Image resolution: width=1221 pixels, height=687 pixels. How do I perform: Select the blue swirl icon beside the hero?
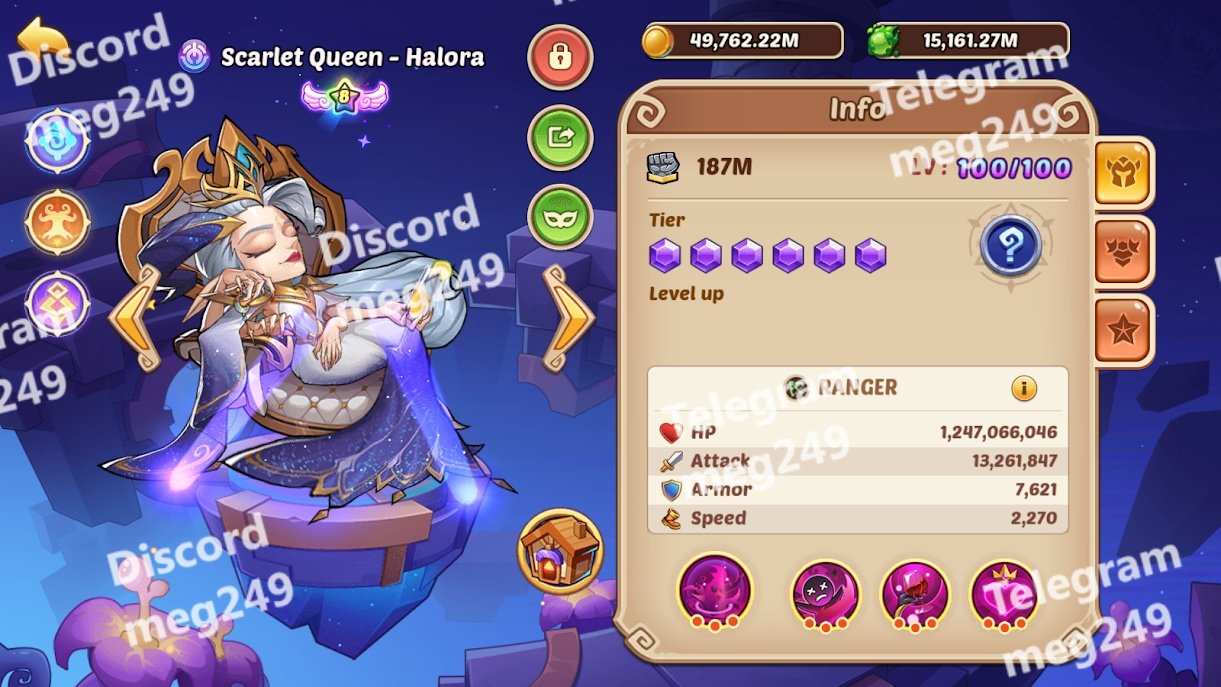tap(58, 140)
